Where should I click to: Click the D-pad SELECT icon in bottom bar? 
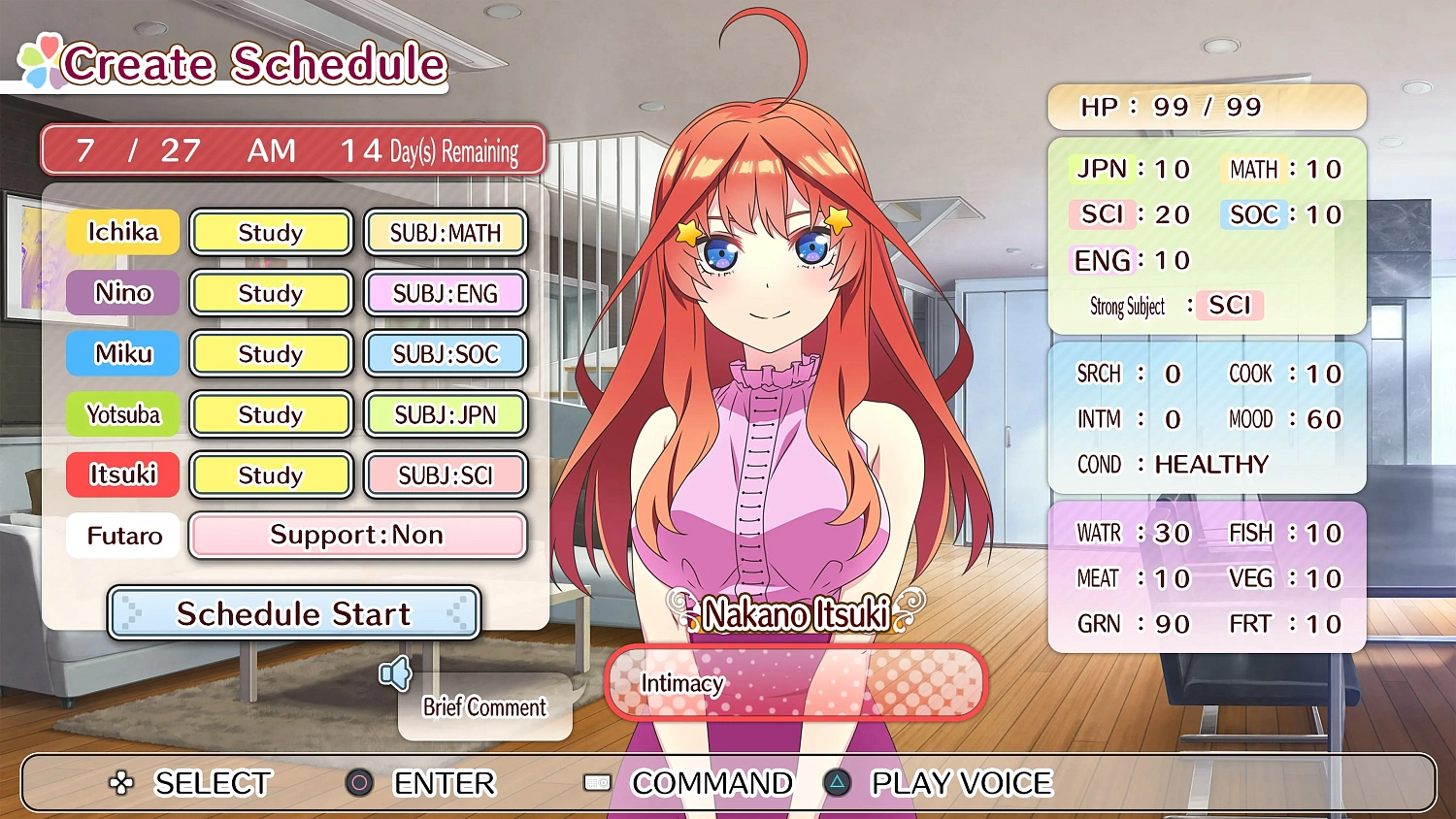[x=121, y=783]
